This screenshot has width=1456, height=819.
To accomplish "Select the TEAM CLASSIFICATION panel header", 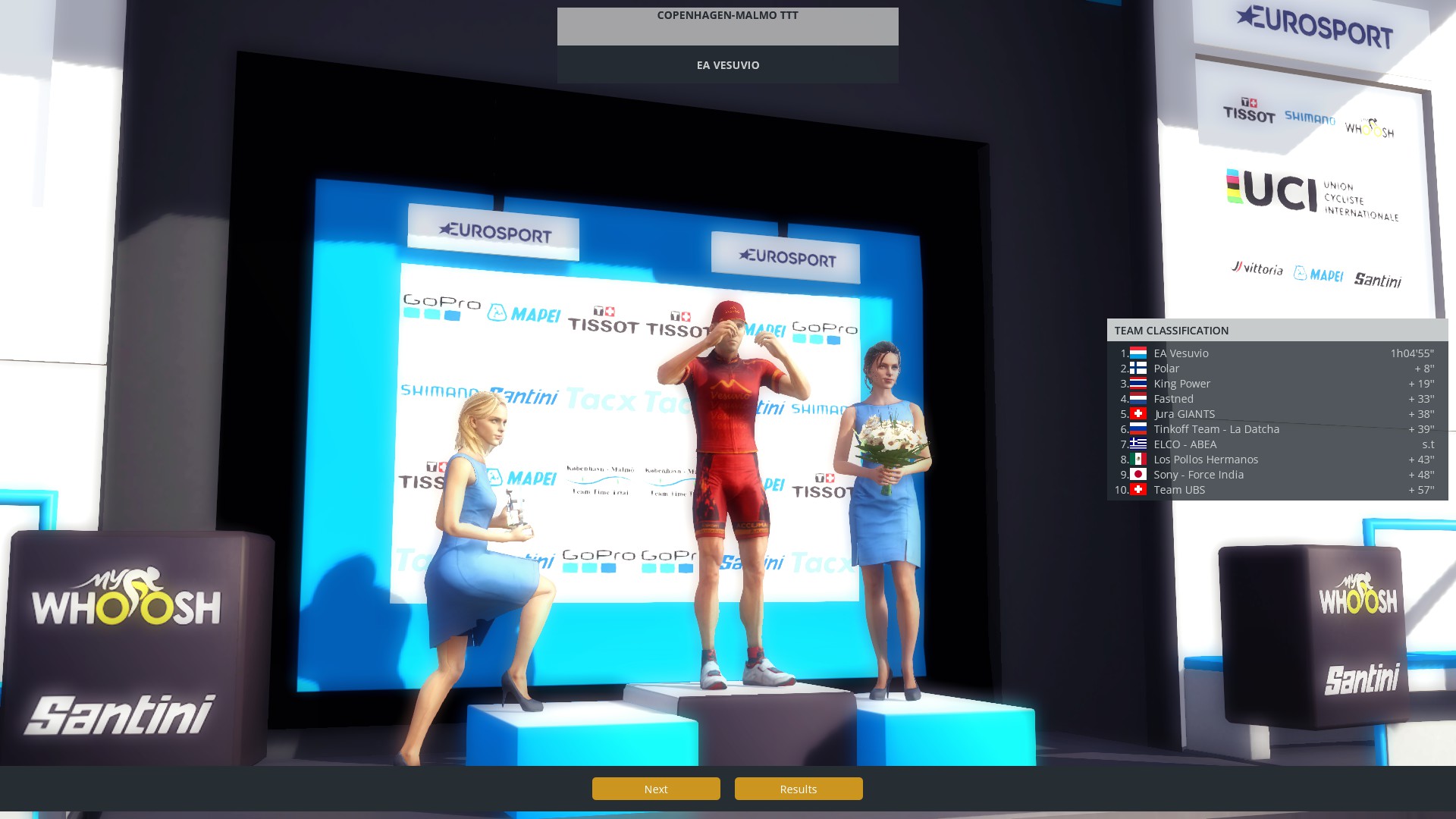I will pos(1171,330).
